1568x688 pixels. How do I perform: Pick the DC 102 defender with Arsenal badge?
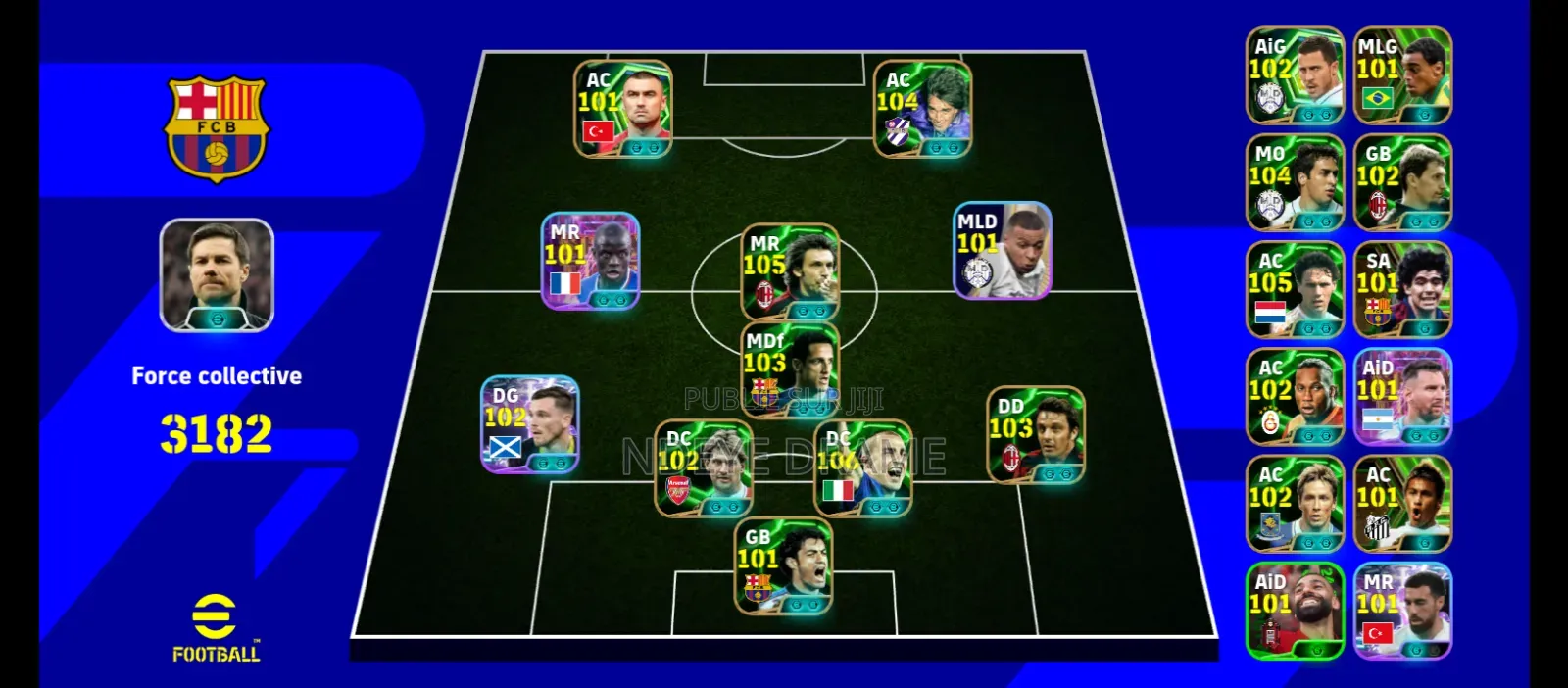(x=704, y=468)
